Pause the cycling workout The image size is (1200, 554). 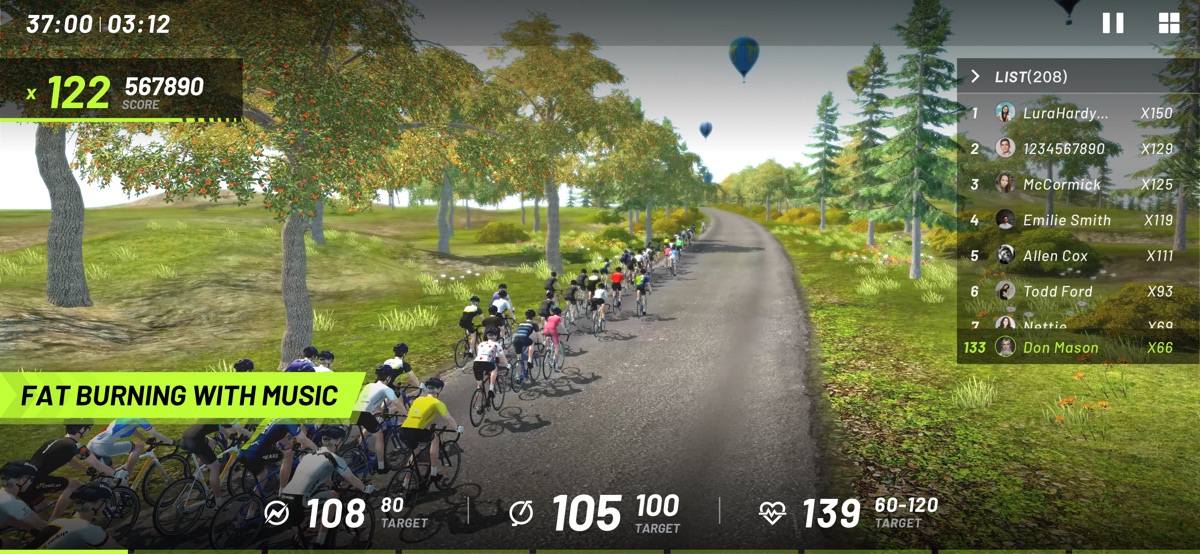(x=1112, y=24)
